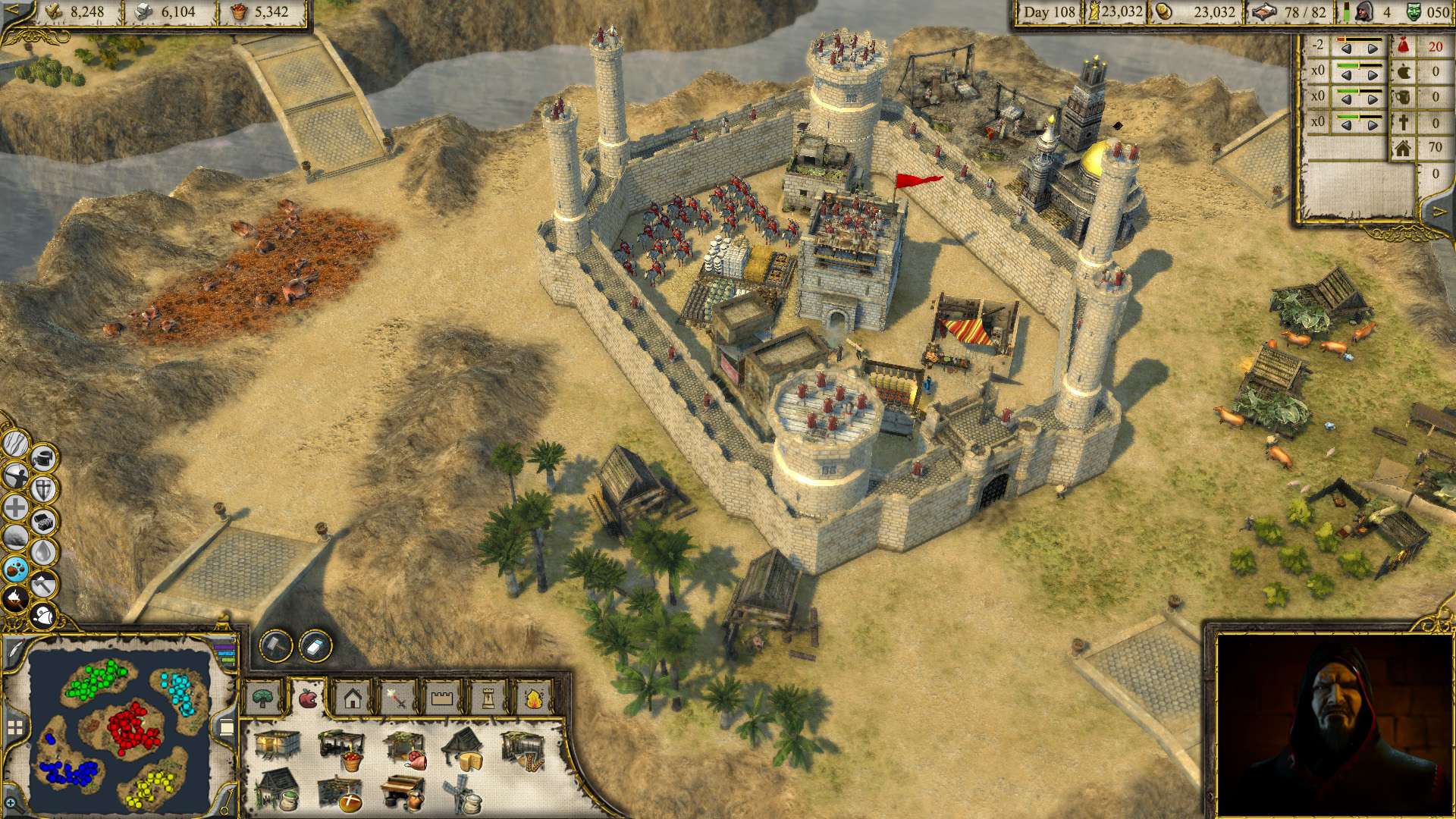Click the archer silhouette circular icon
The image size is (1456, 819).
click(16, 476)
